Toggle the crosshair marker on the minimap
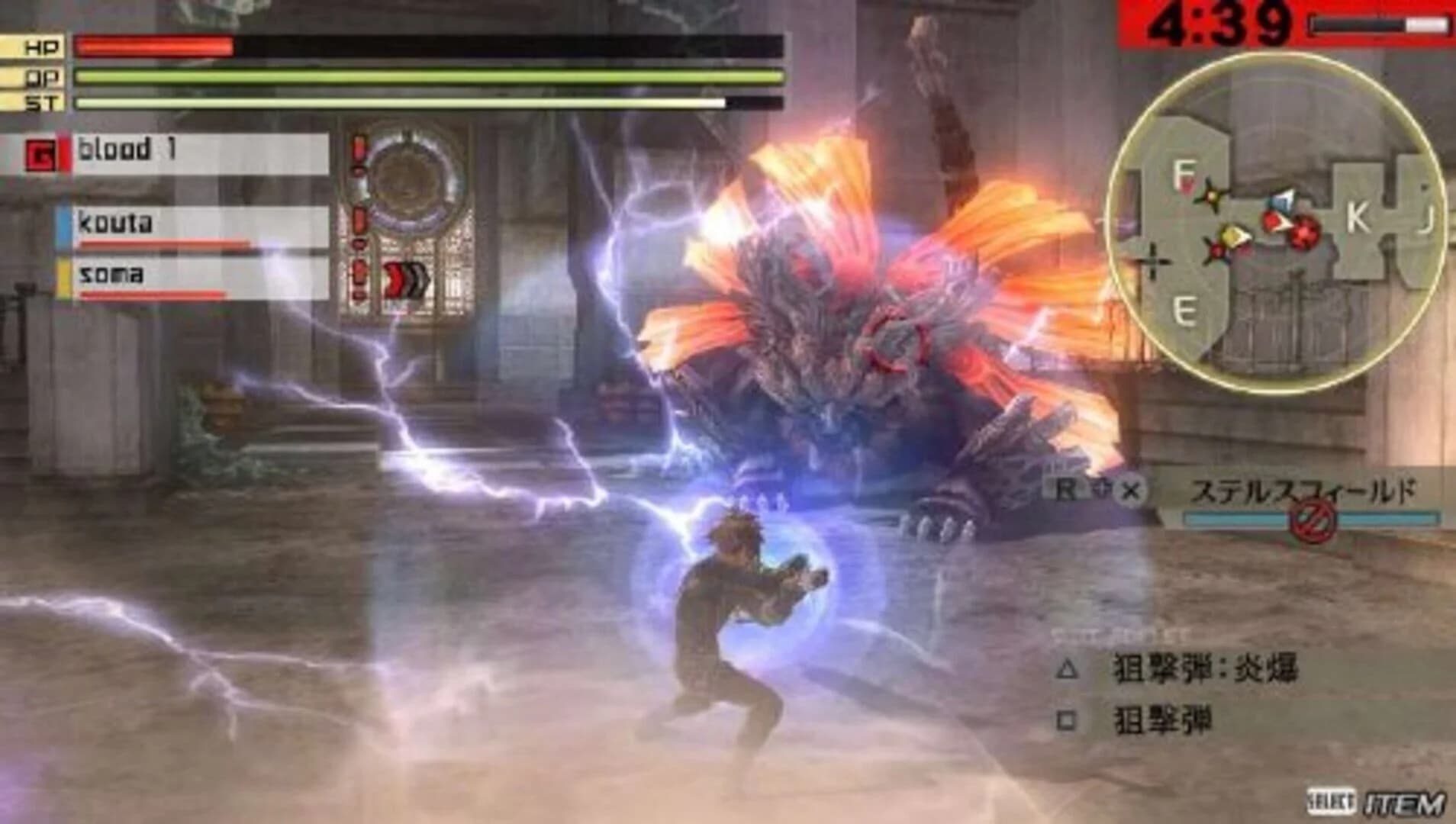Screen dimensions: 1456x824 [x=1153, y=260]
